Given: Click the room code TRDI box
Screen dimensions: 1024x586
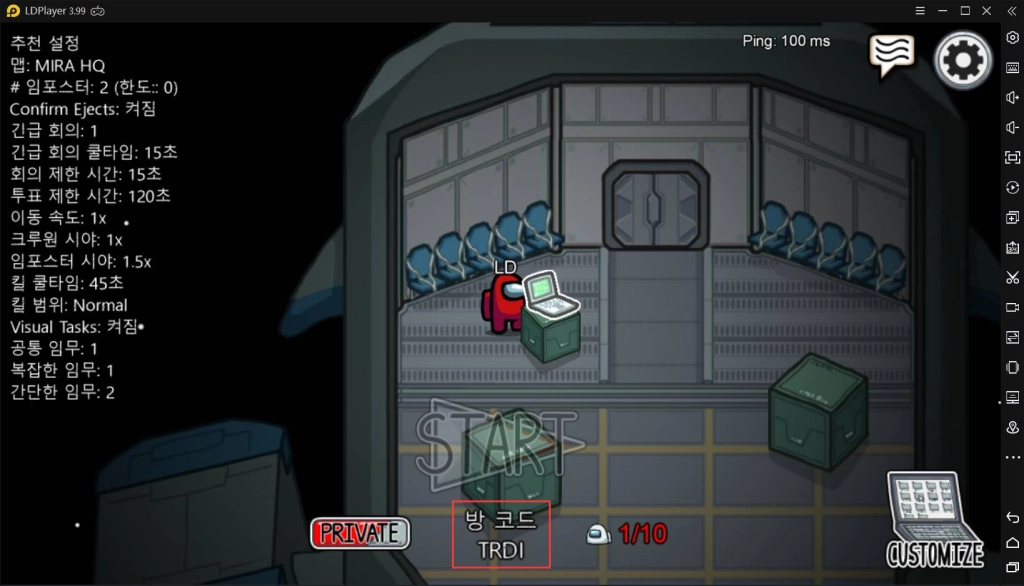Looking at the screenshot, I should click(501, 534).
